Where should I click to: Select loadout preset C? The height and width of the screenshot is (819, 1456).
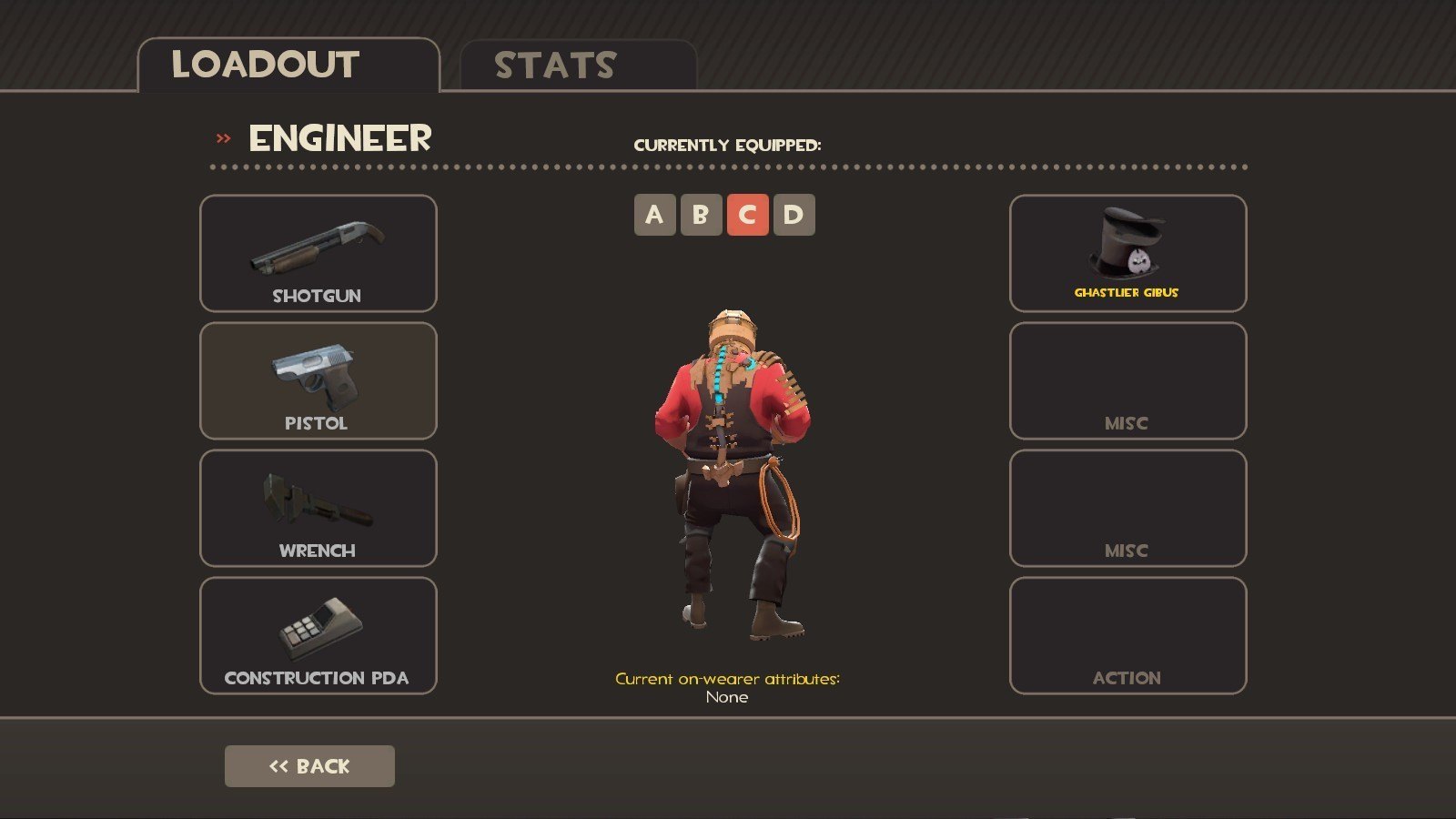tap(747, 215)
